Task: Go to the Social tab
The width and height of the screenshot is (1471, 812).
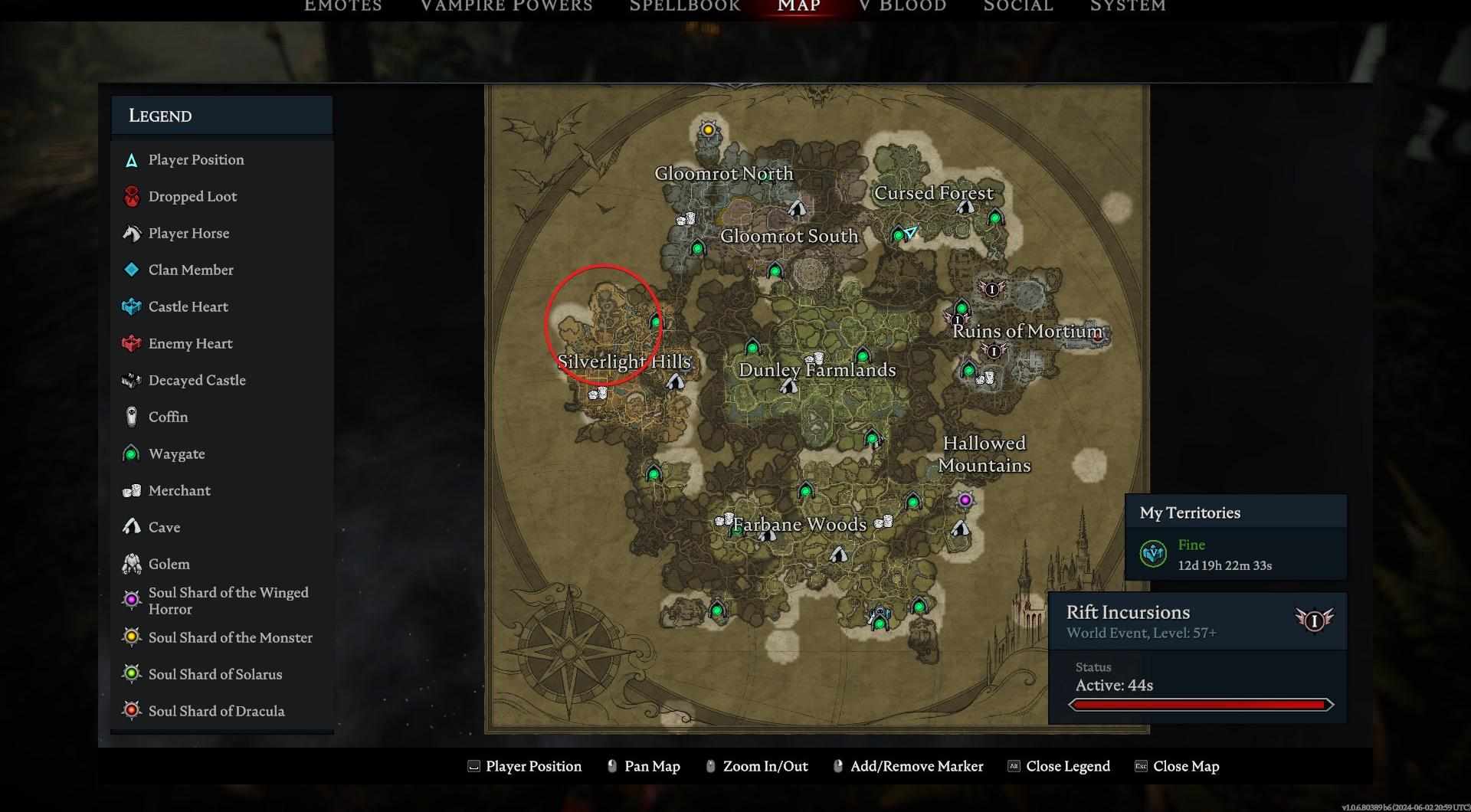Action: coord(1018,6)
